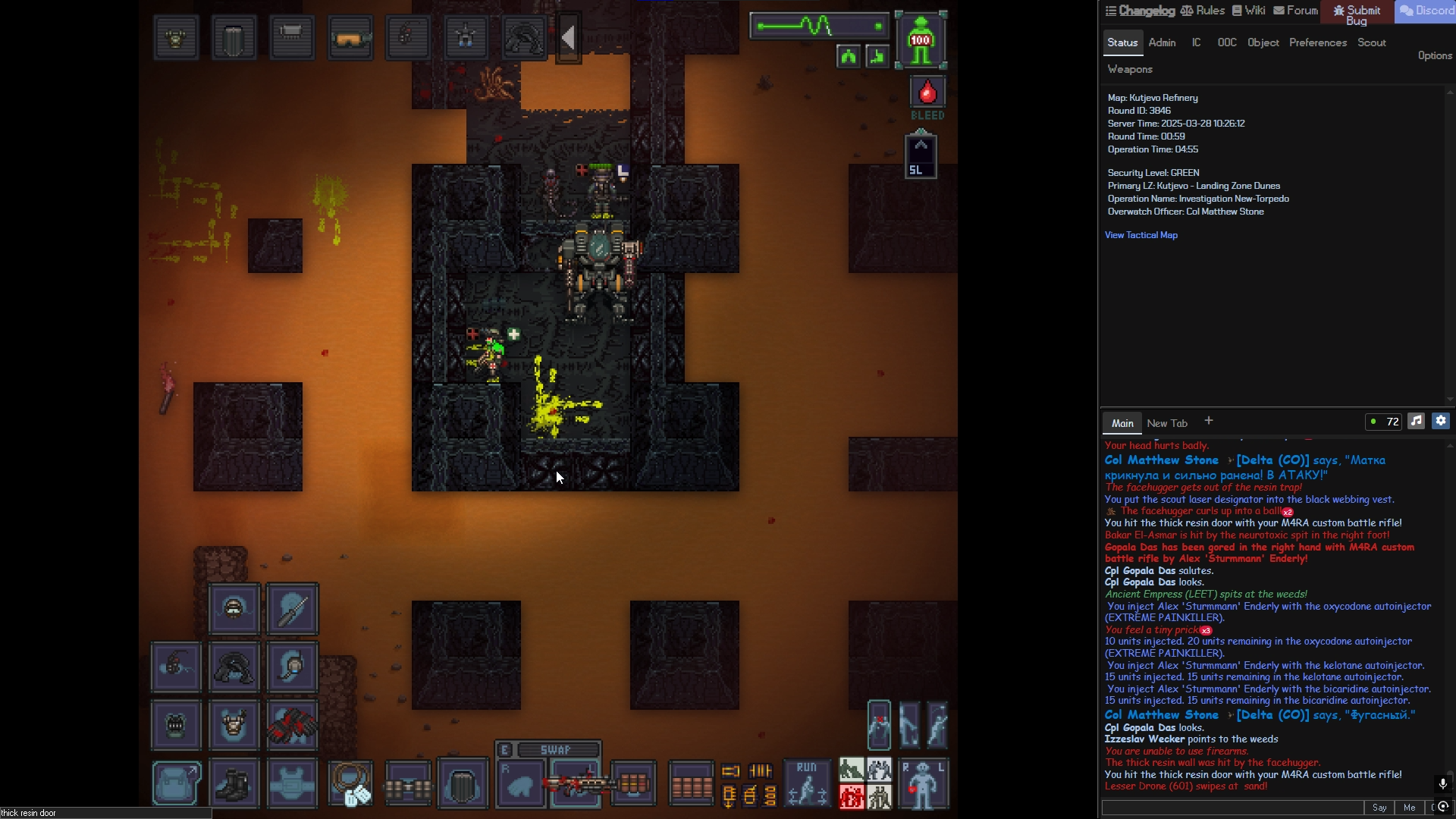Click the SWAP hands button

click(x=555, y=749)
